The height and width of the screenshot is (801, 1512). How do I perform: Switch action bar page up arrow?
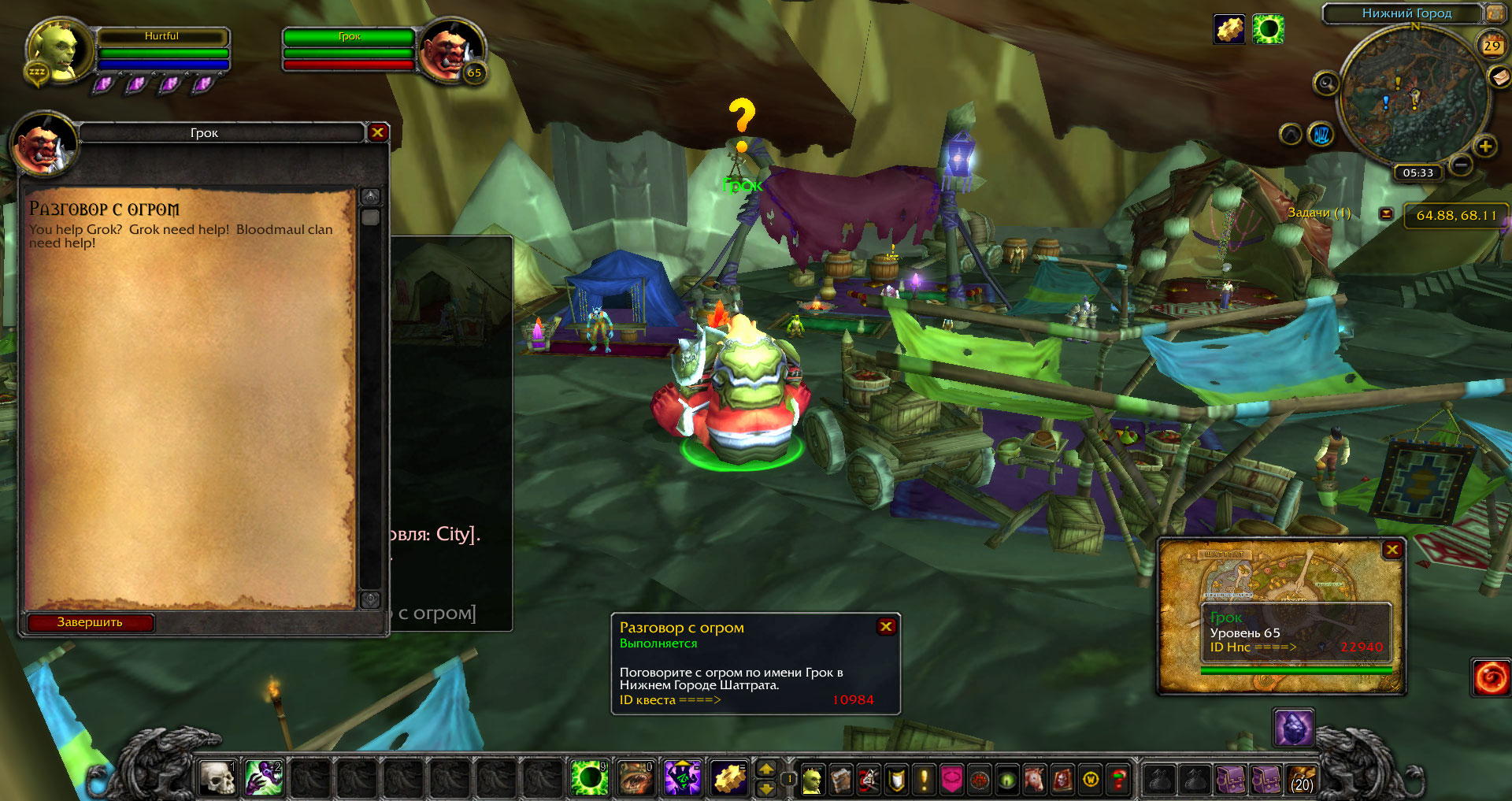pos(765,769)
